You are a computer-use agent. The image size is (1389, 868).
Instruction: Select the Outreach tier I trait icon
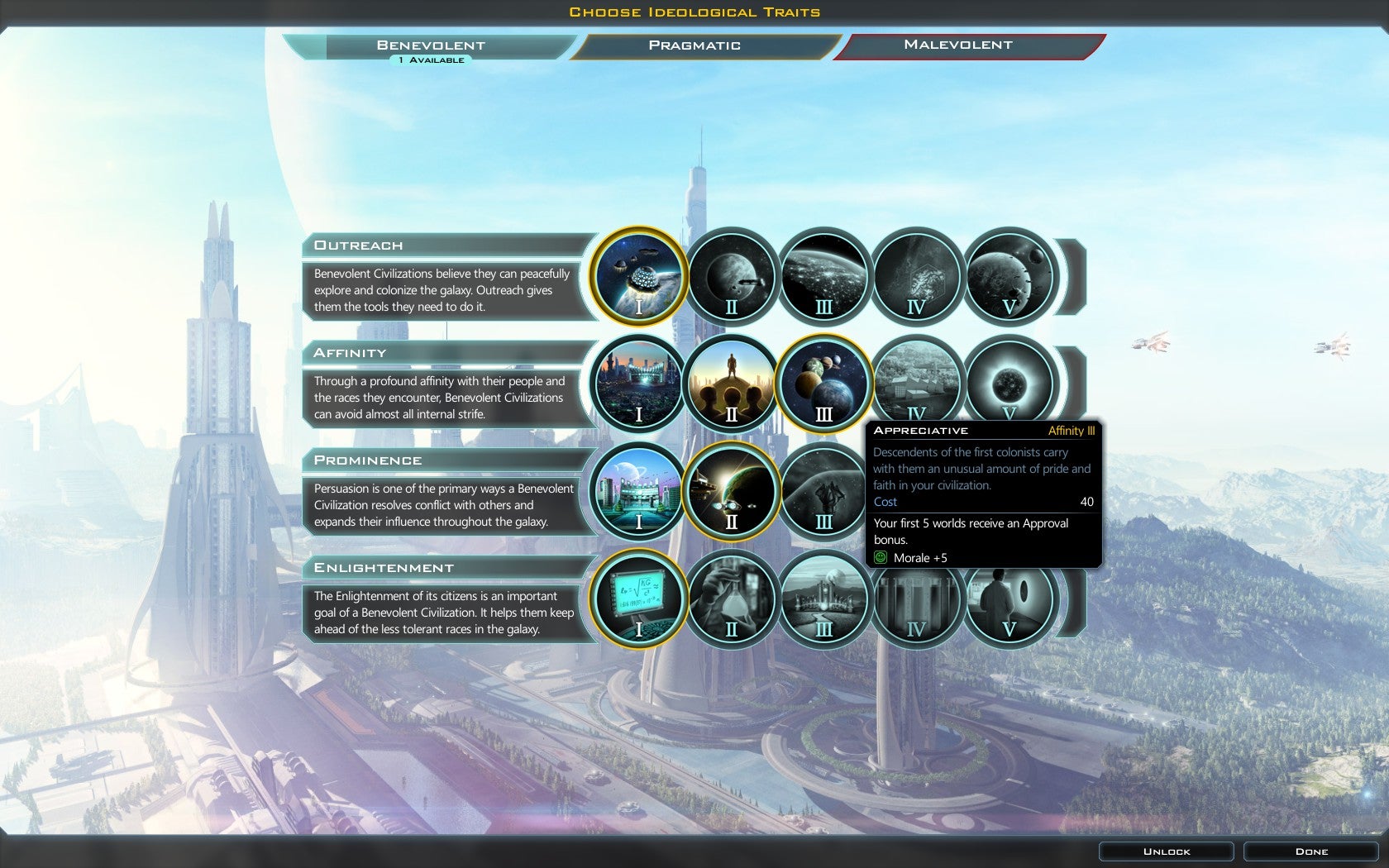point(638,277)
